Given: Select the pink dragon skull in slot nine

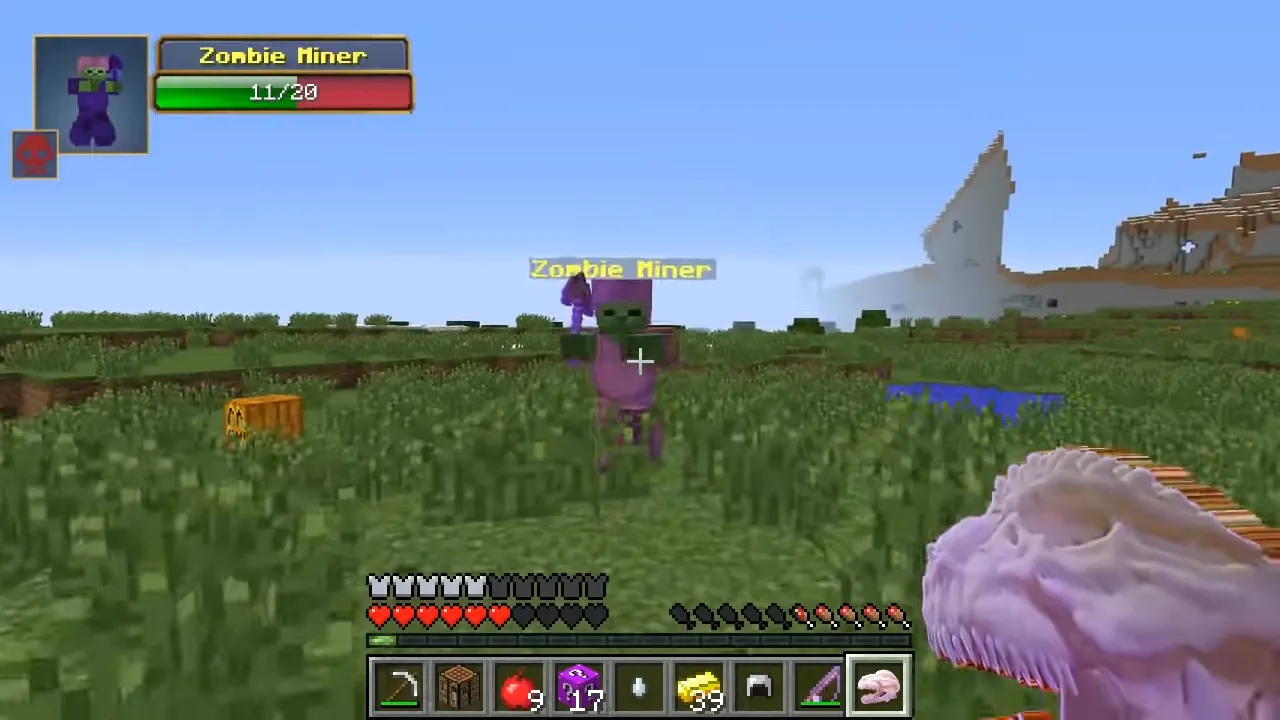Looking at the screenshot, I should (878, 685).
